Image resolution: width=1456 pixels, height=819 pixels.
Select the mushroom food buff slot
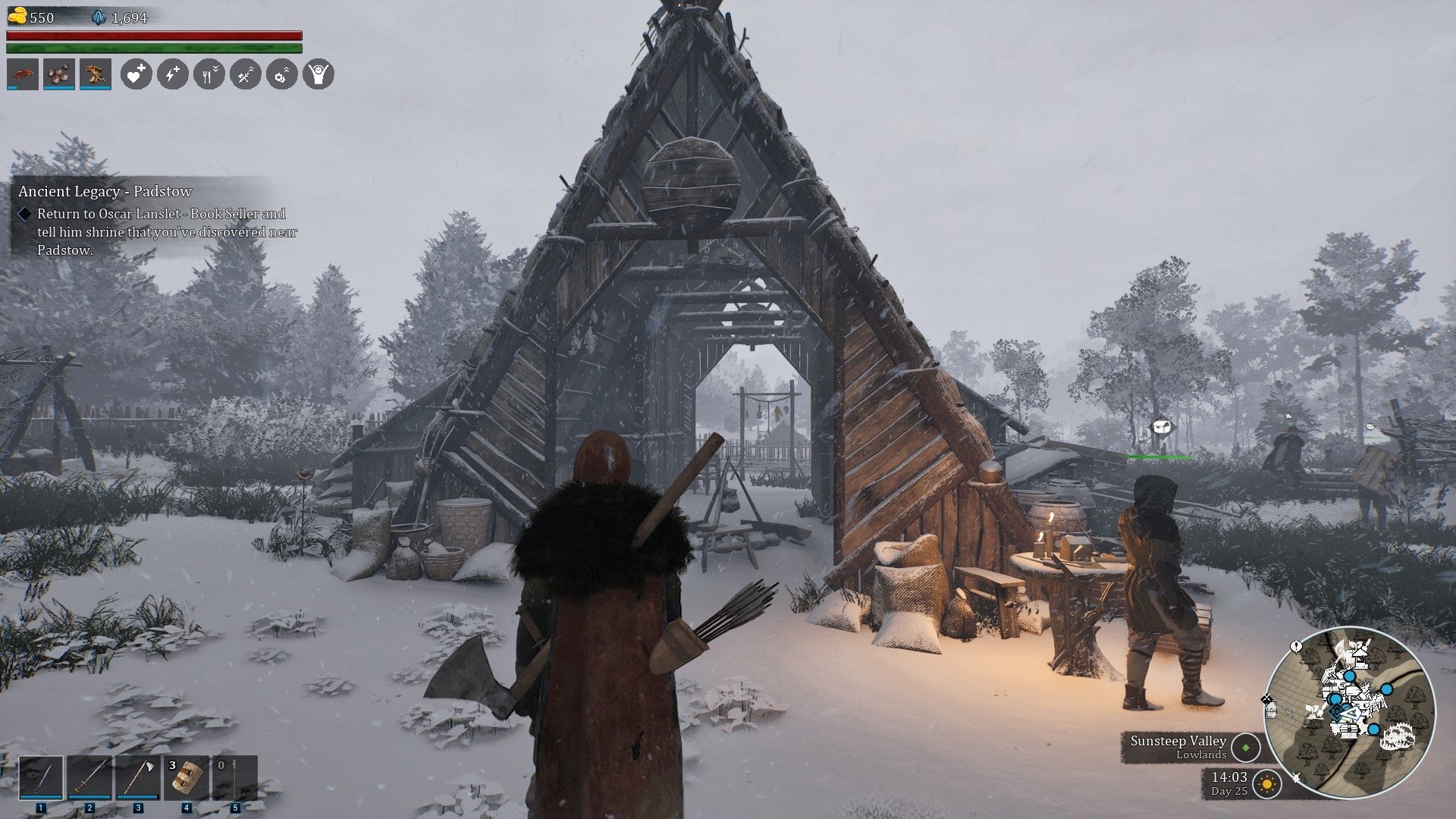click(x=96, y=74)
